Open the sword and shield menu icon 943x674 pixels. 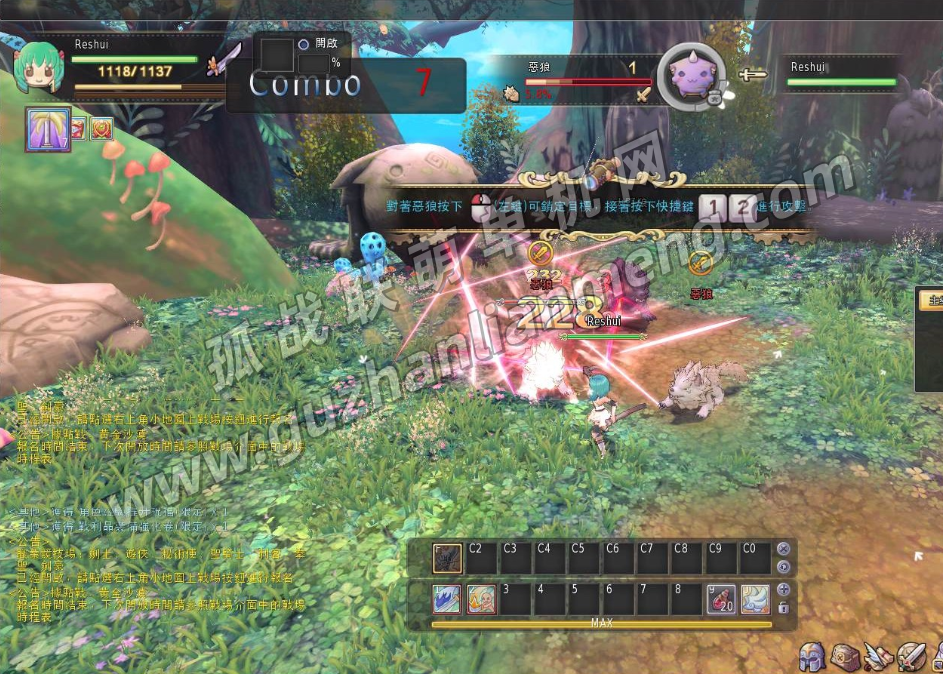[911, 657]
